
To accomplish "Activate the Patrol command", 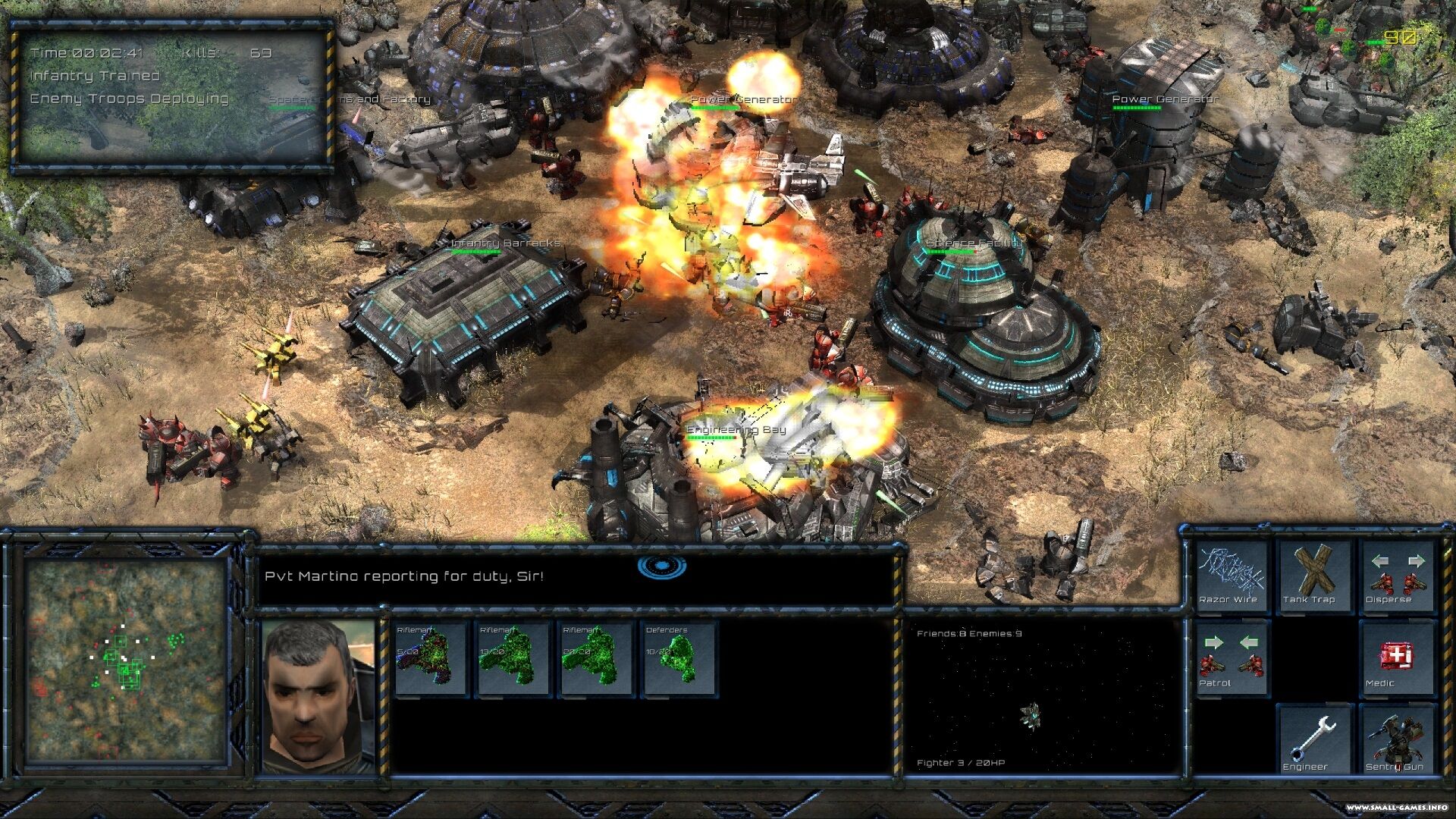I will (x=1232, y=658).
